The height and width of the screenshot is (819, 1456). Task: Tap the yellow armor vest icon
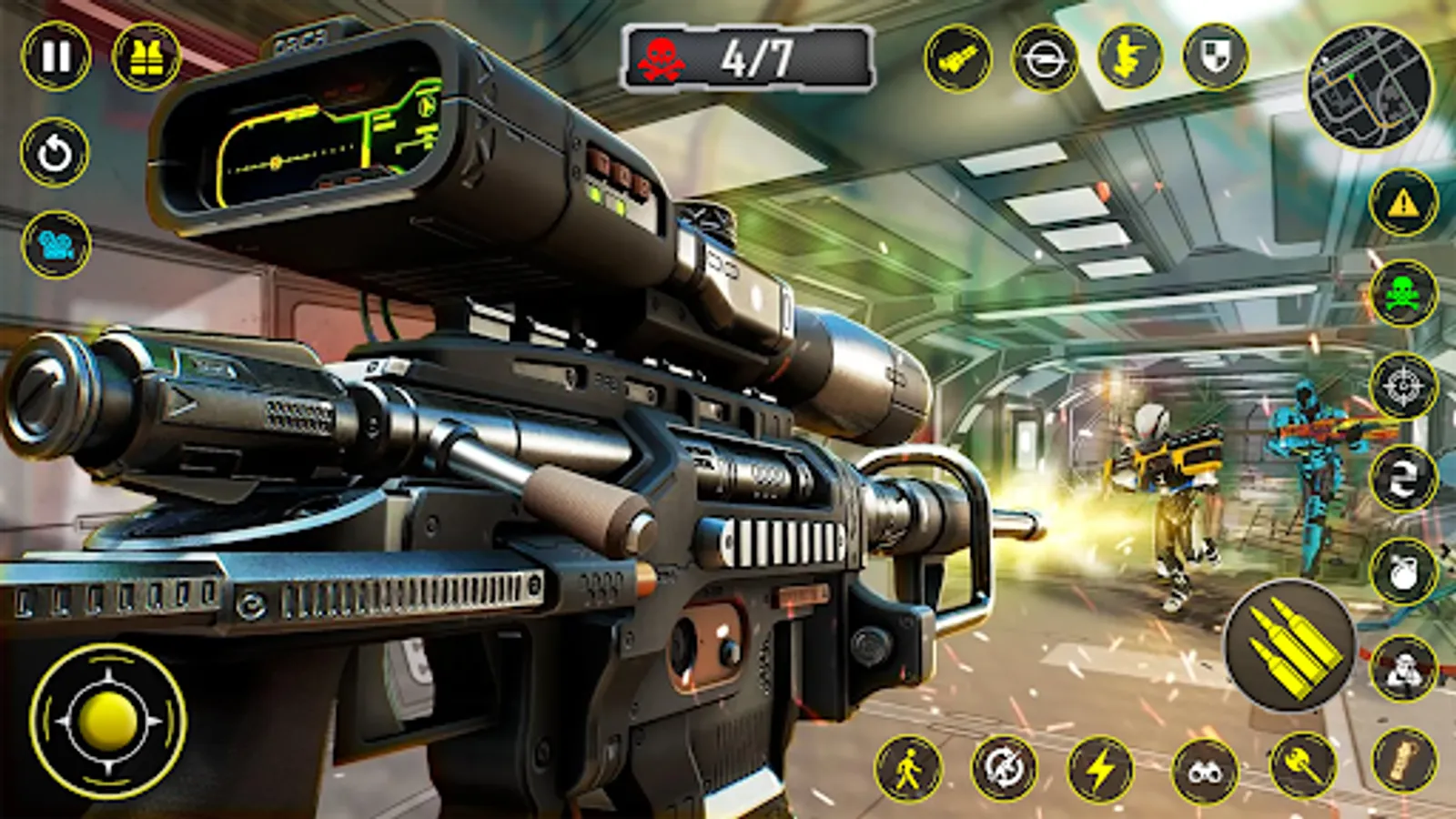tap(146, 56)
